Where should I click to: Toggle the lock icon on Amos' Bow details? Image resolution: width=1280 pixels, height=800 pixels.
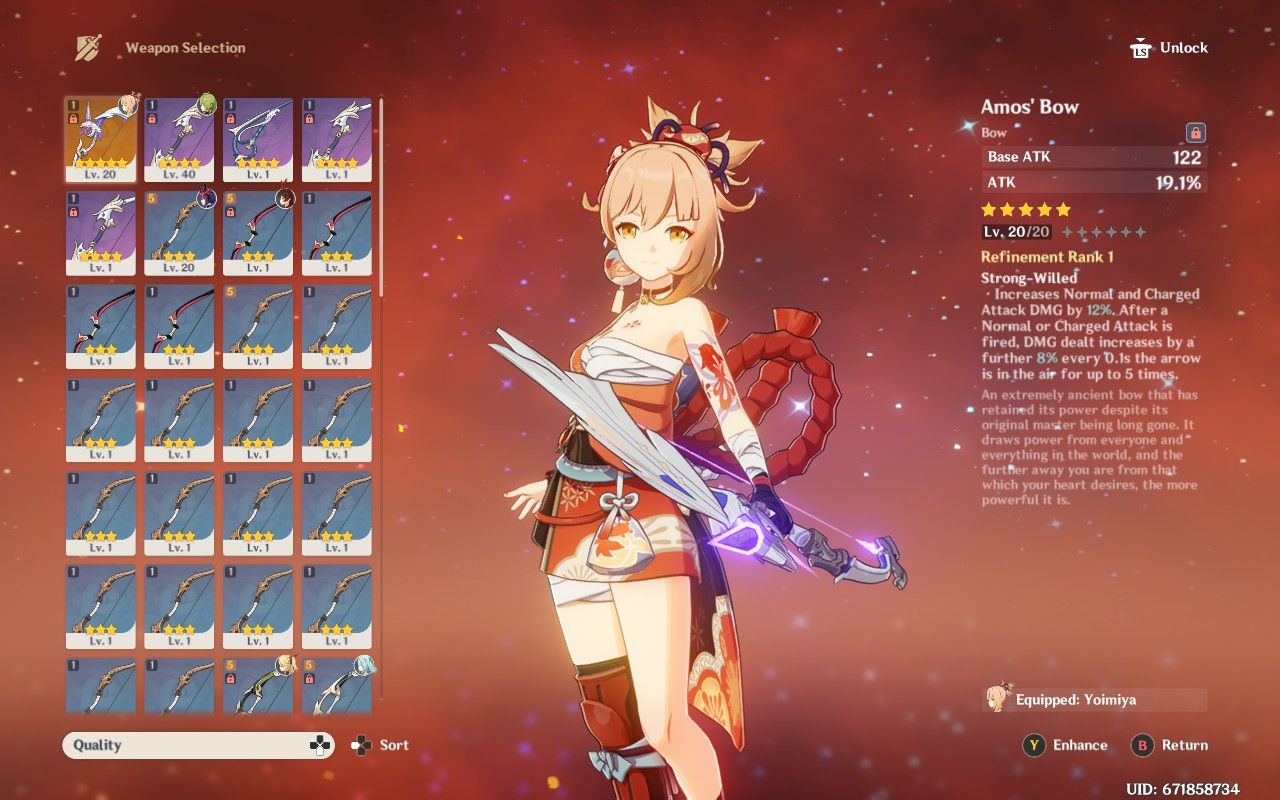pos(1195,132)
